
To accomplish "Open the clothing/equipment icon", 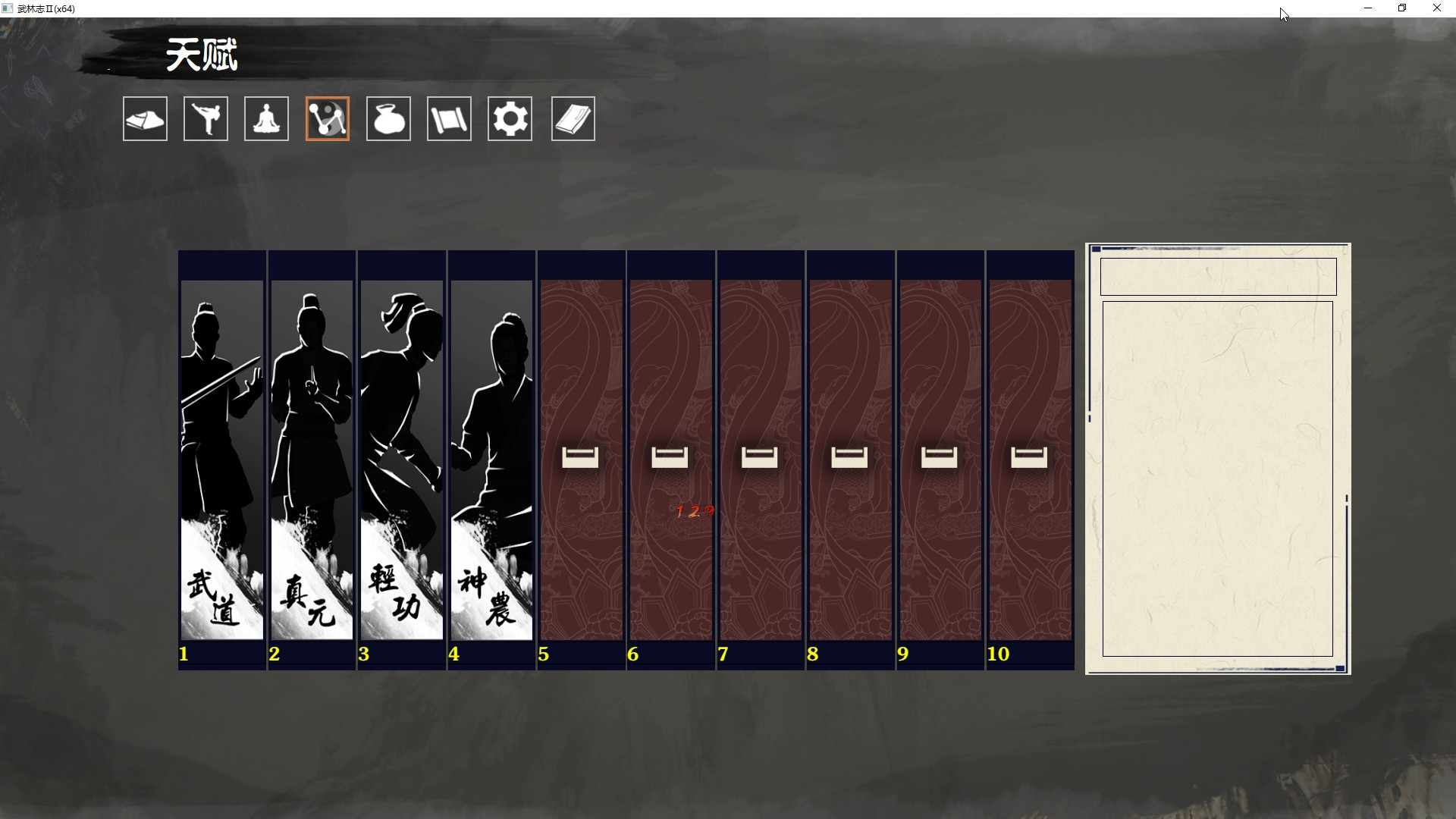I will [x=144, y=118].
